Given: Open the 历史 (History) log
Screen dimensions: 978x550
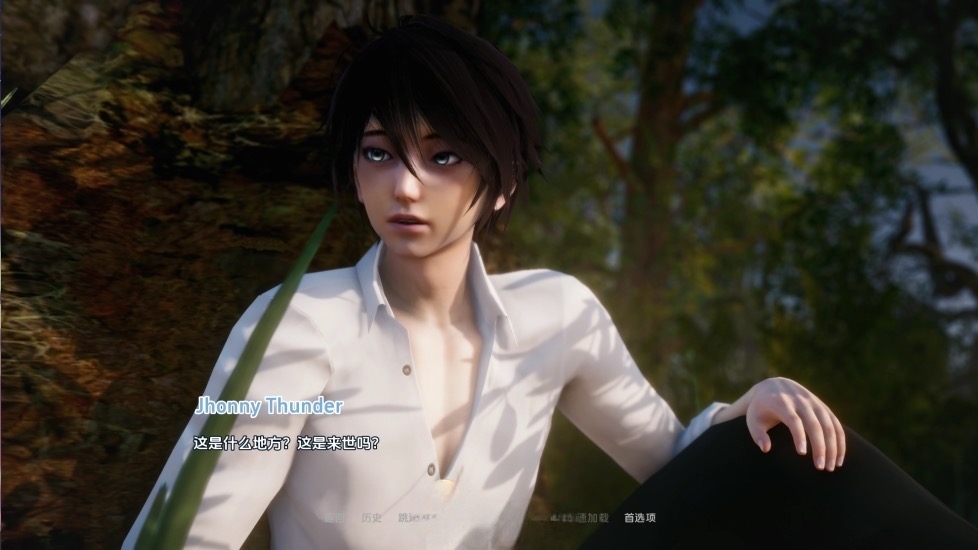Looking at the screenshot, I should click(x=370, y=518).
